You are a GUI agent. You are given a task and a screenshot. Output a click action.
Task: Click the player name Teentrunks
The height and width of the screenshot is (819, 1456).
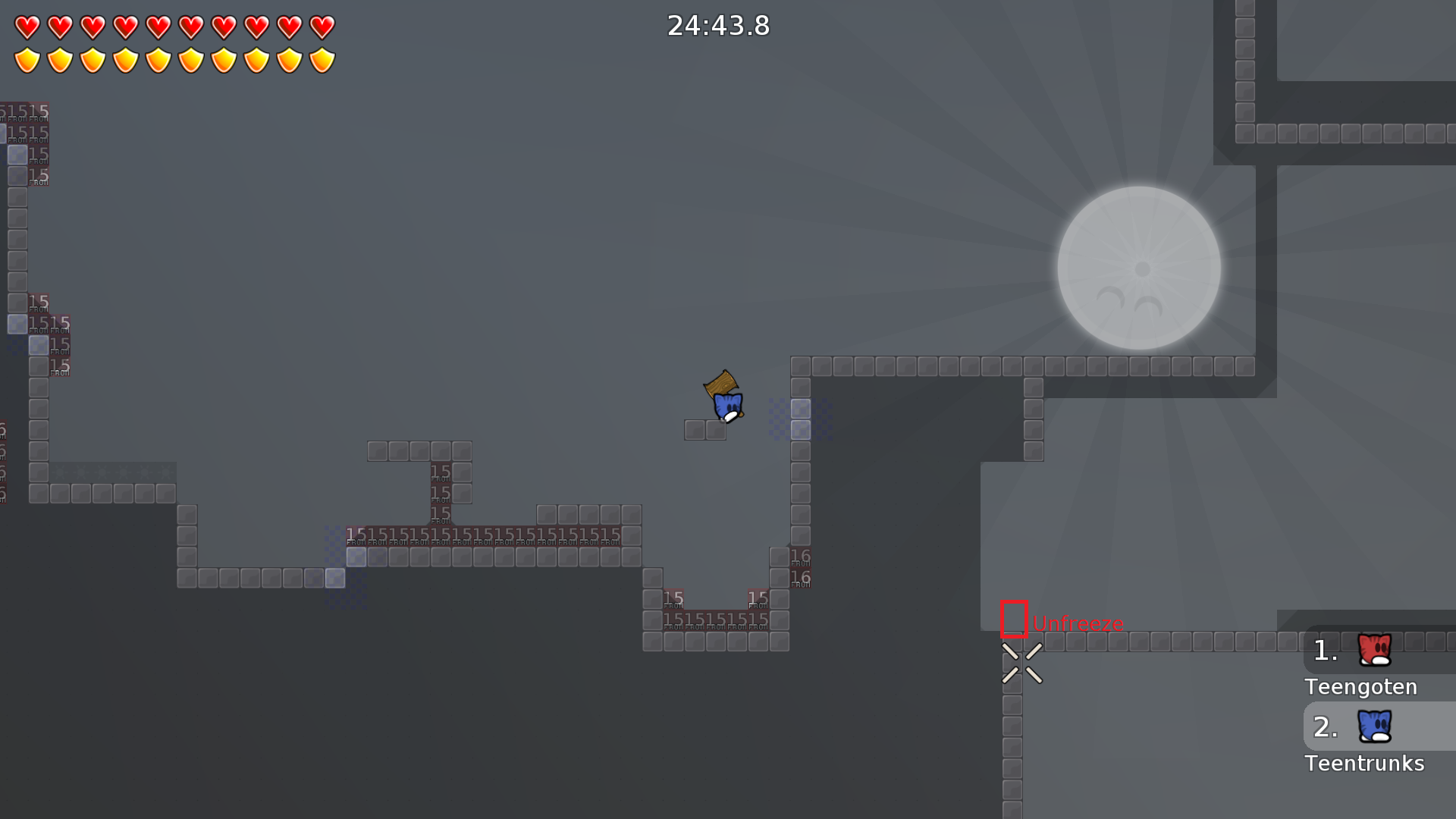[x=1364, y=764]
